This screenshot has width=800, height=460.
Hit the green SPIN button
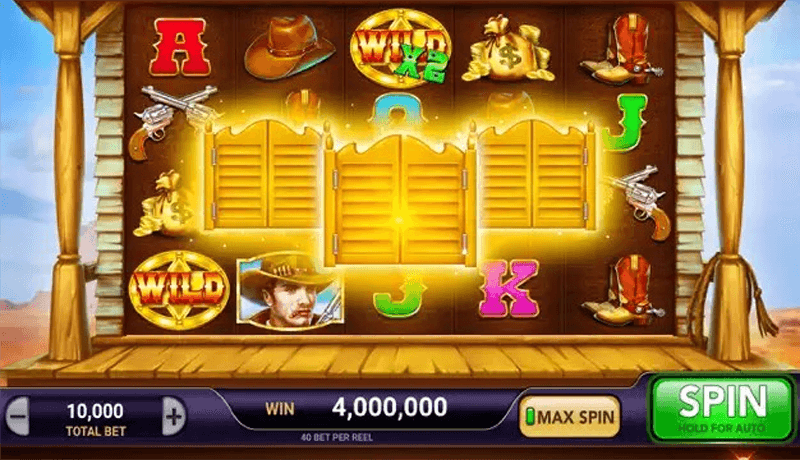[x=721, y=408]
